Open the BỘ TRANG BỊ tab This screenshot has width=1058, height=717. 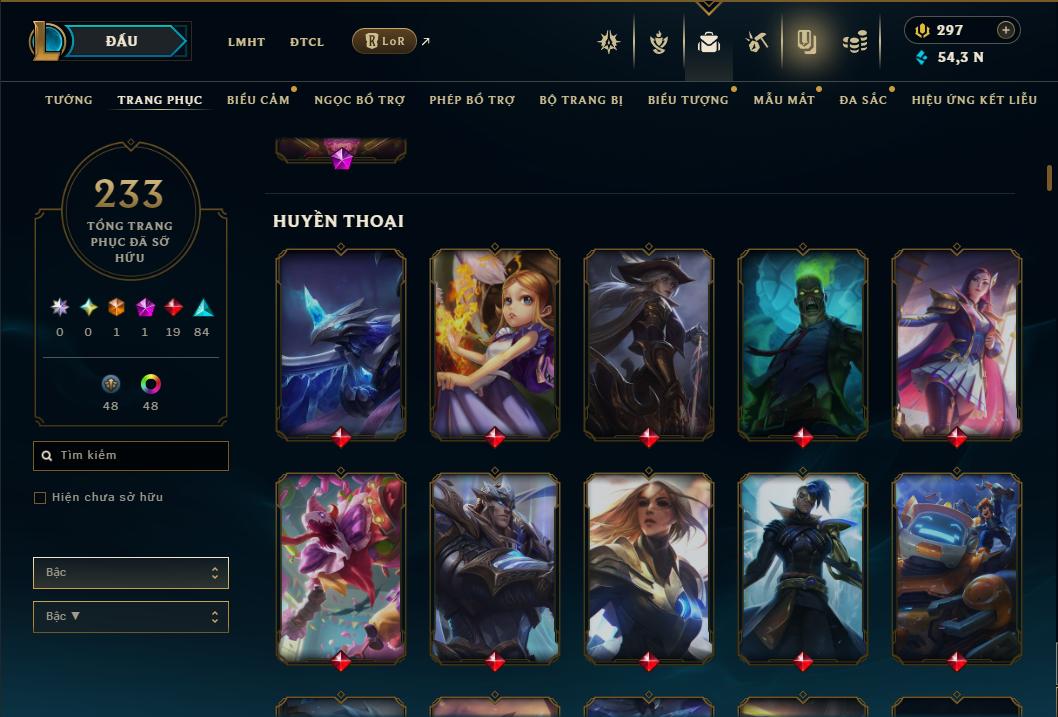[581, 100]
